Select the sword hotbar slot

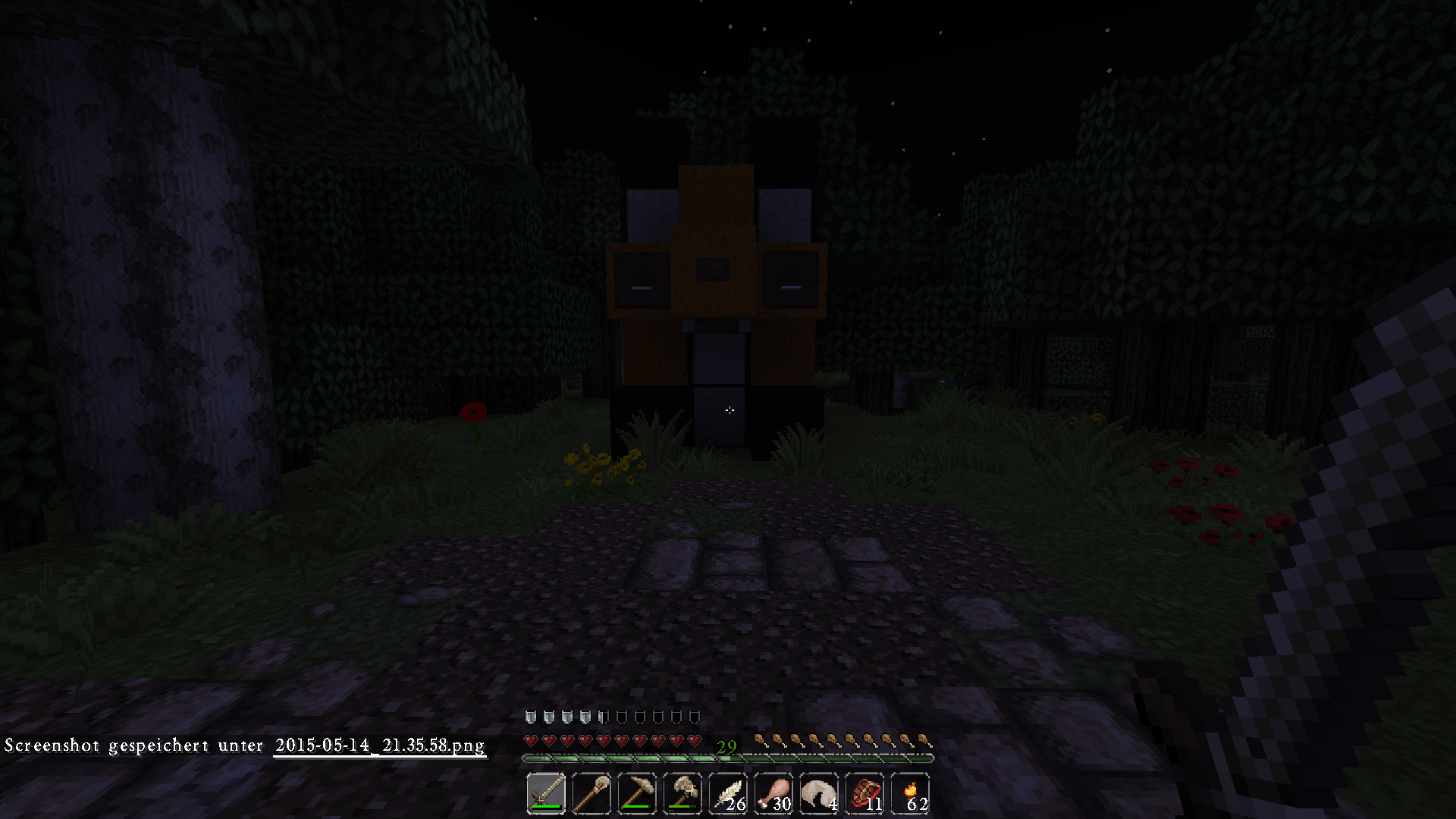[x=546, y=794]
